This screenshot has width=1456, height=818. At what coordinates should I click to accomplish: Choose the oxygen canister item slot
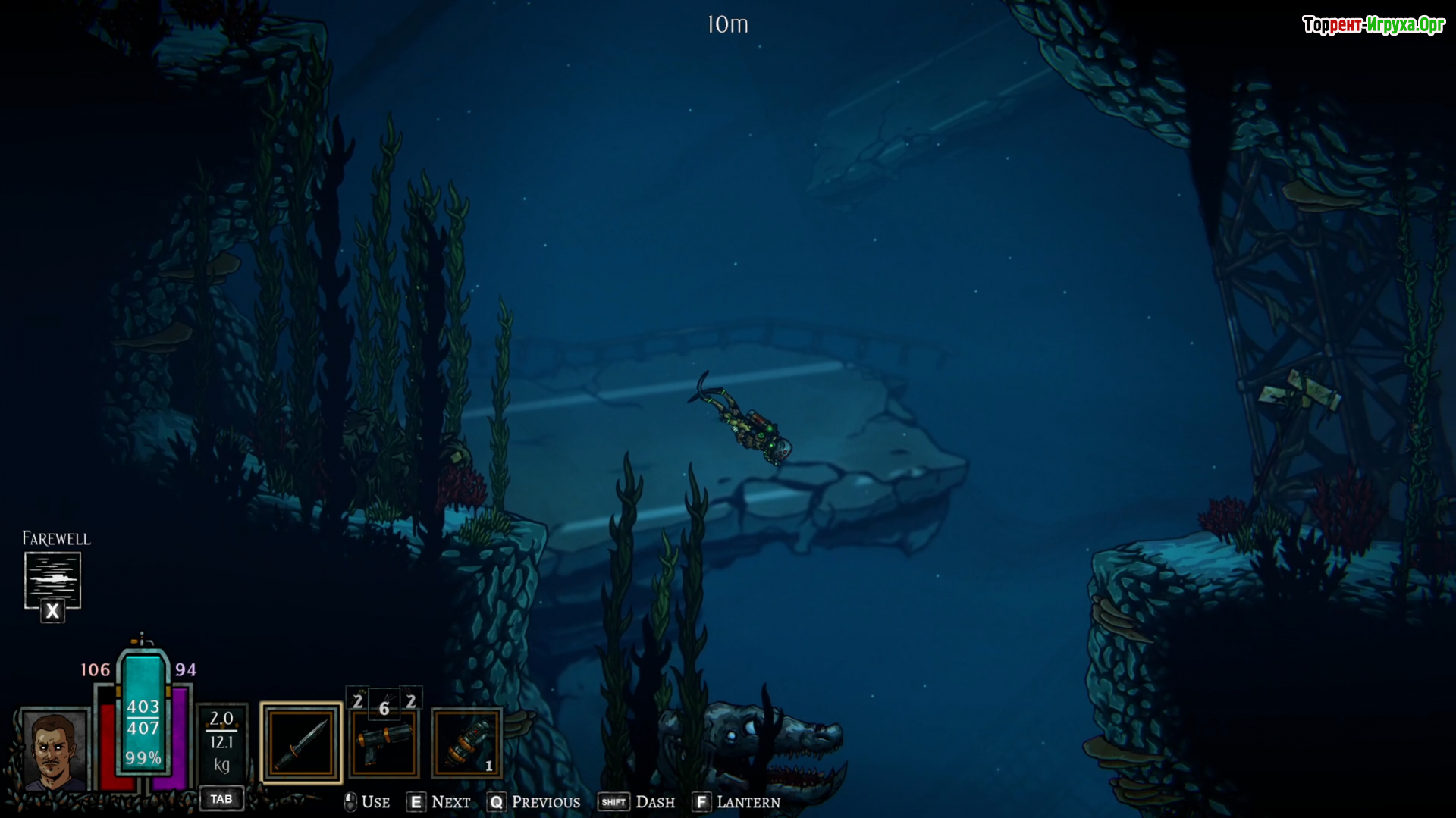click(466, 744)
